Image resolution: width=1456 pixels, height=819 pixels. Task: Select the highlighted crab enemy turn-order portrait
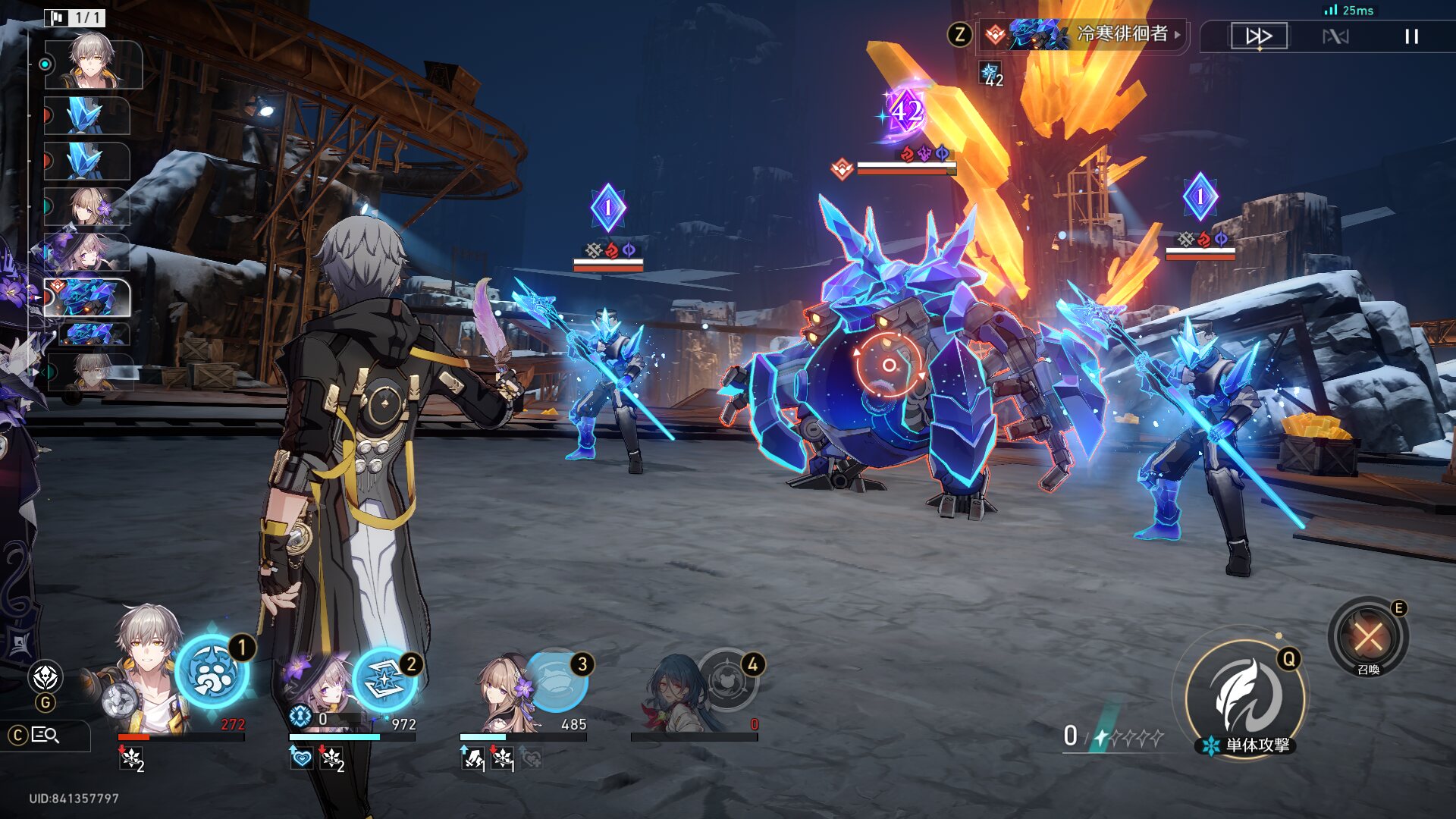tap(88, 297)
